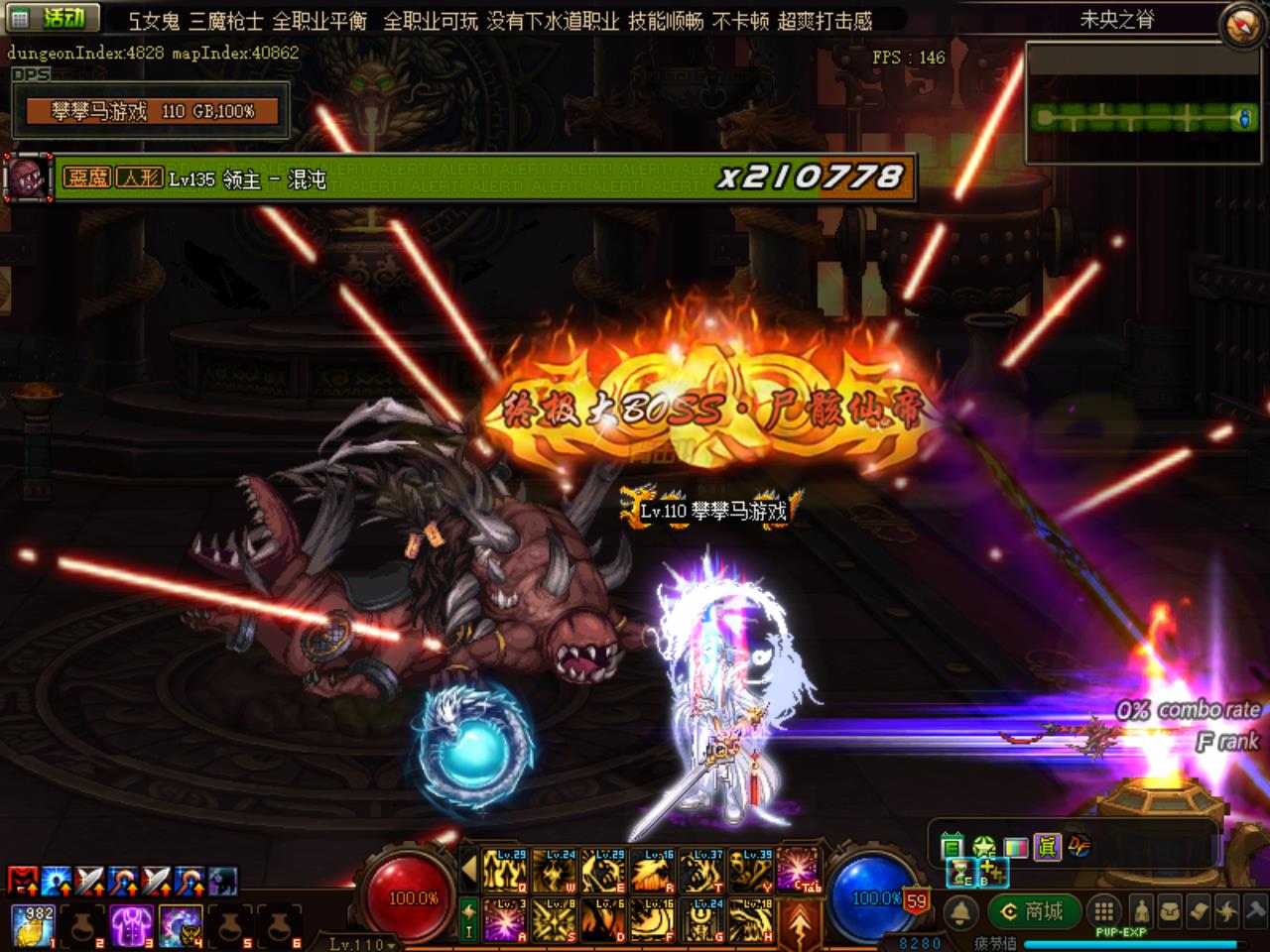Activate the Lv.24 skill on key W

coord(554,871)
